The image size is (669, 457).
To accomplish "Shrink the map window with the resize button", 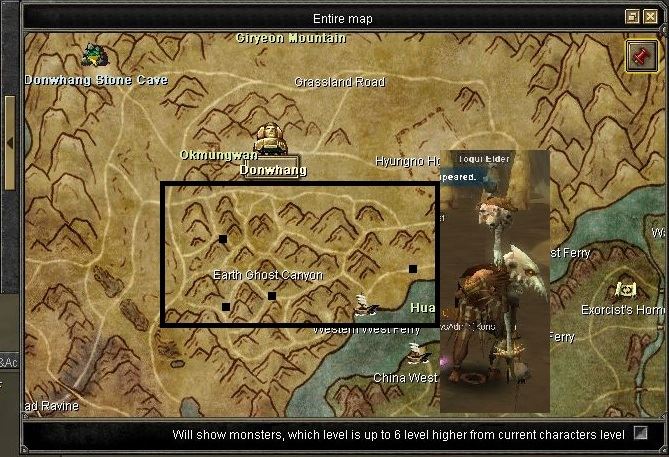I will pos(632,17).
